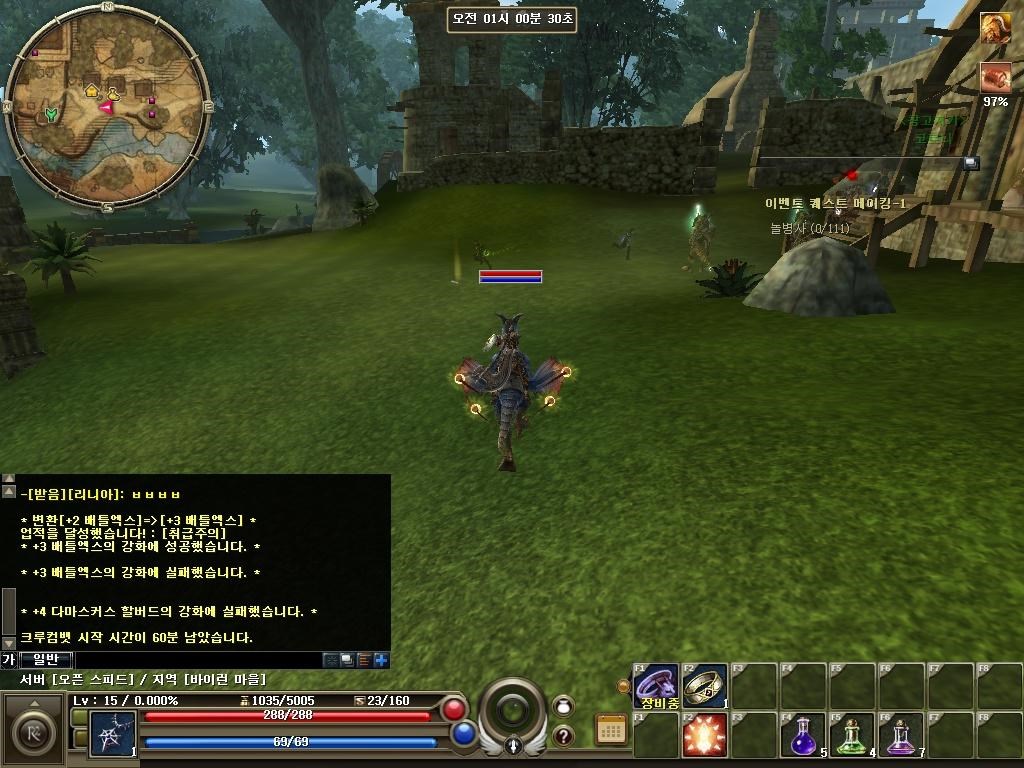Open the question mark help button

pyautogui.click(x=563, y=737)
